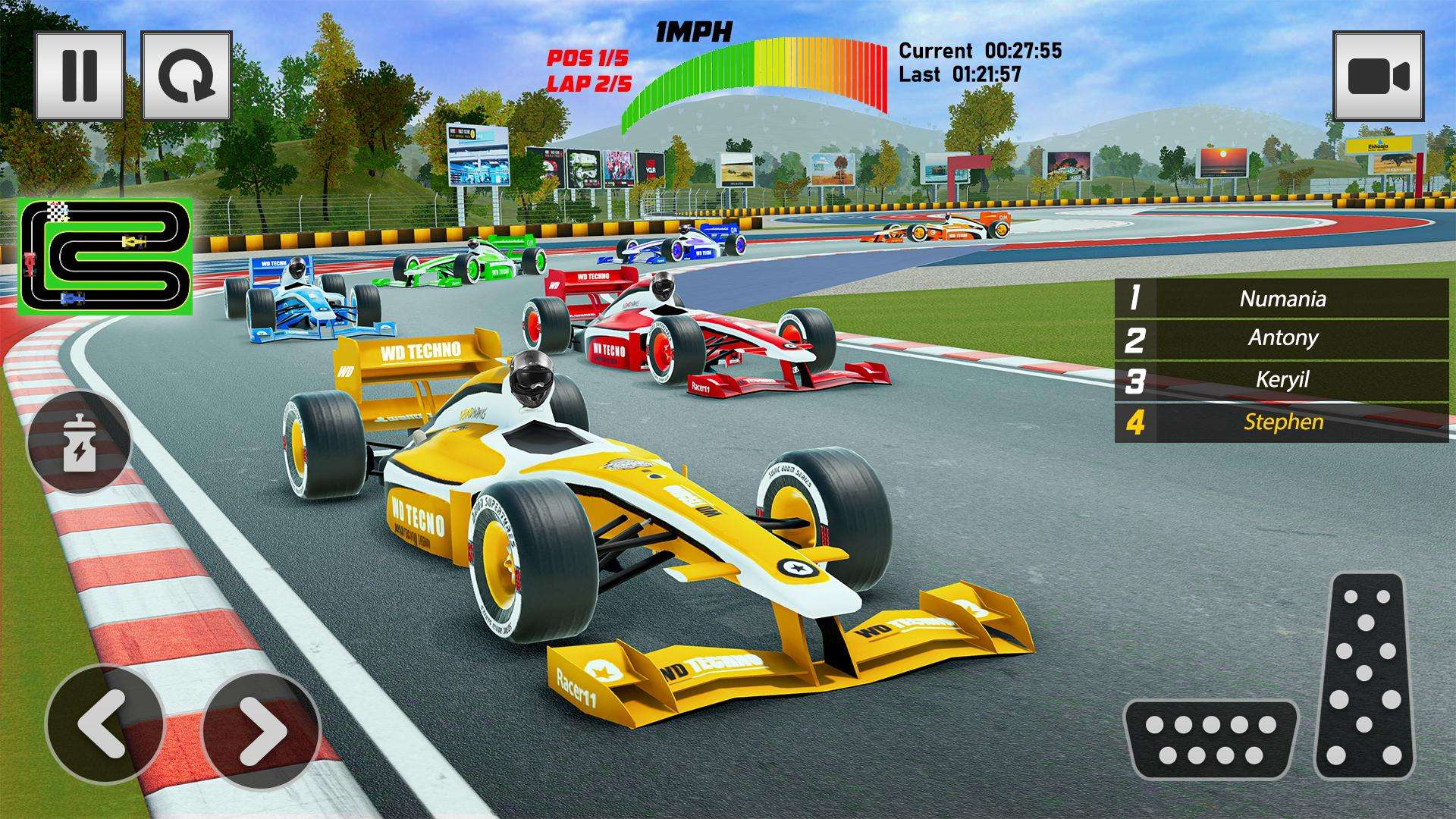This screenshot has width=1456, height=819.
Task: Click the Current lap timer
Action: (982, 49)
